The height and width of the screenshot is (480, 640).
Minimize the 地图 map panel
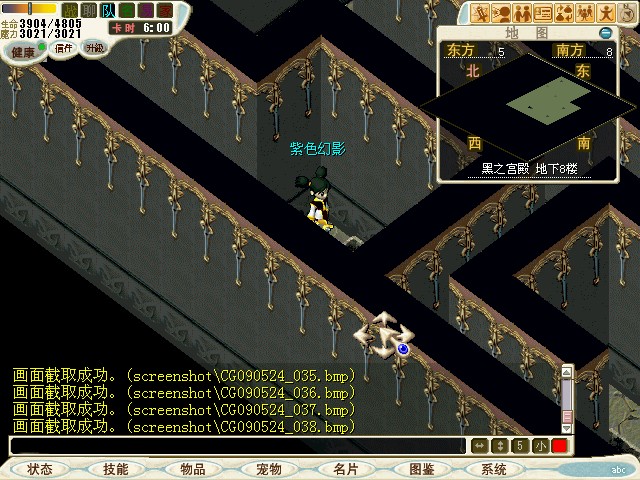tap(605, 33)
